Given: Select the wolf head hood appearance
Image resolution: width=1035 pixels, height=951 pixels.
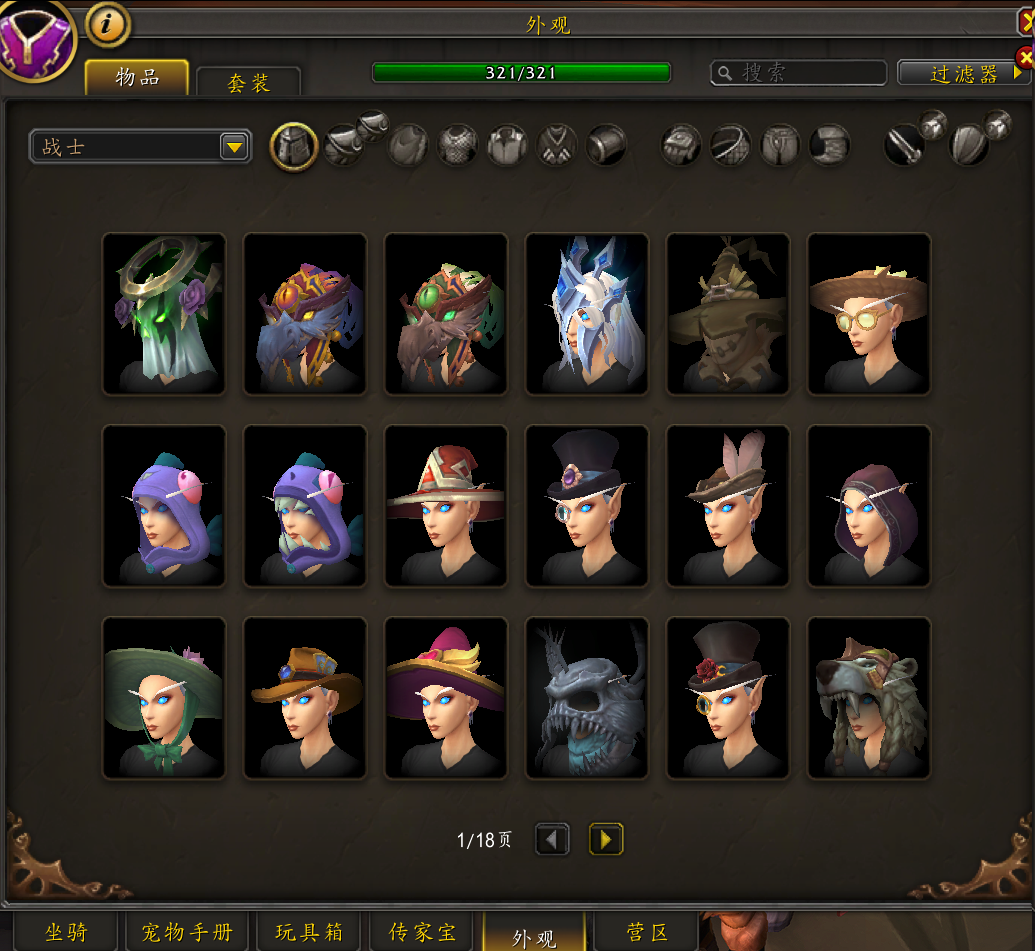Looking at the screenshot, I should pyautogui.click(x=868, y=698).
